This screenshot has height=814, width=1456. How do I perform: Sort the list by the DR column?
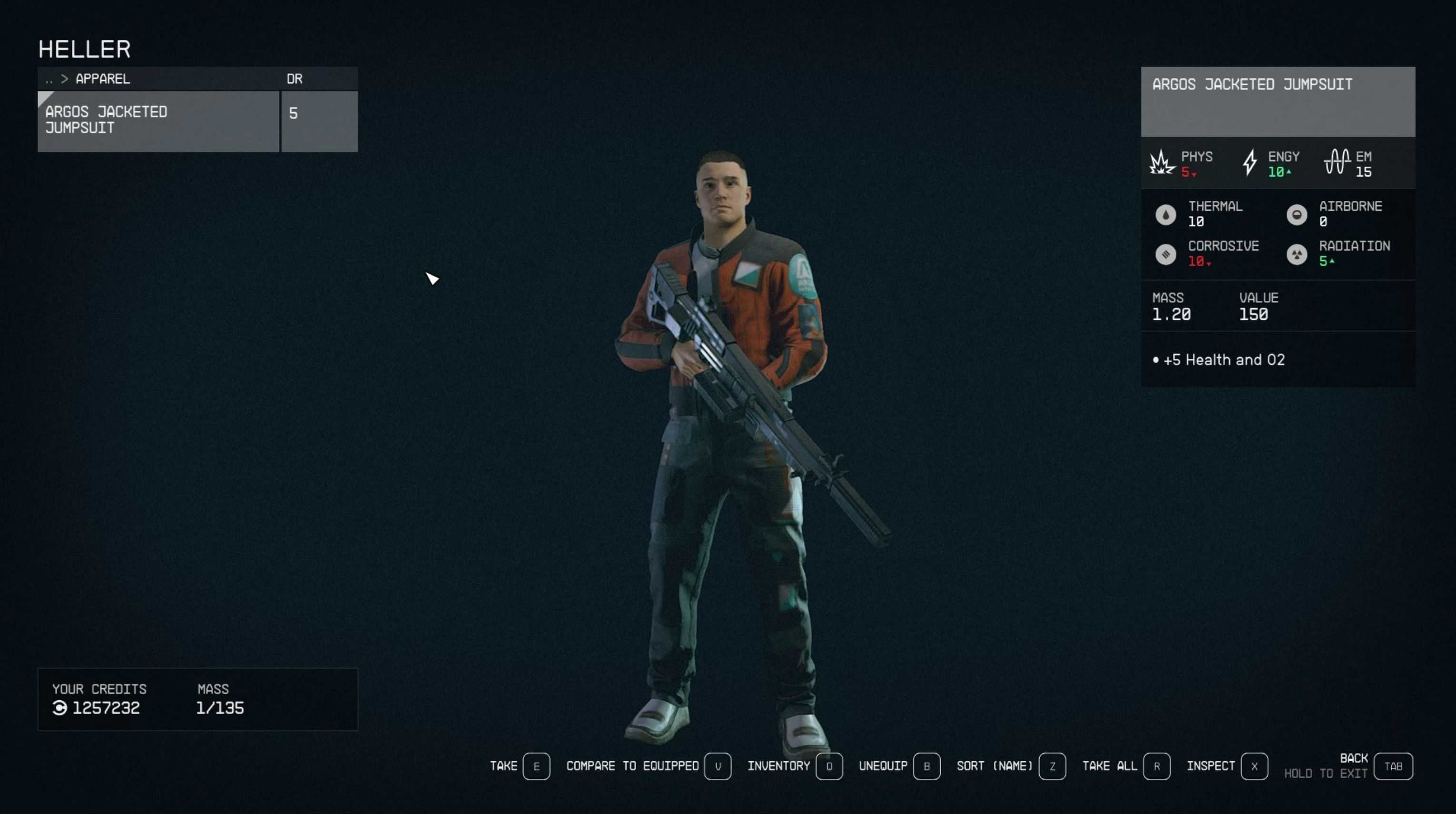coord(295,79)
